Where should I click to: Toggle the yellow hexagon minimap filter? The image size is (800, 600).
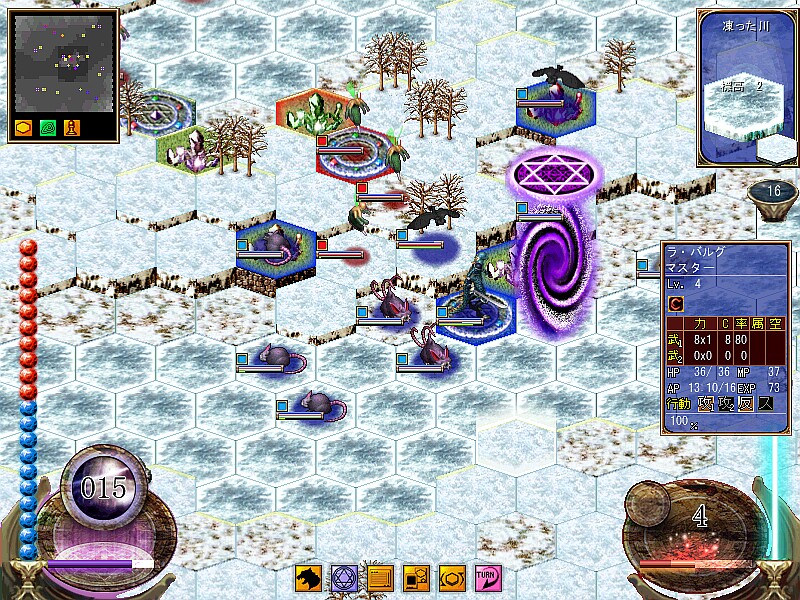point(24,128)
